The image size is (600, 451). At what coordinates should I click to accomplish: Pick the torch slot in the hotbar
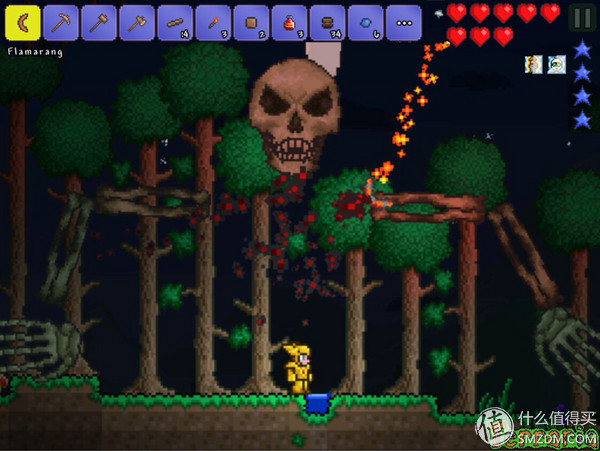[x=213, y=20]
